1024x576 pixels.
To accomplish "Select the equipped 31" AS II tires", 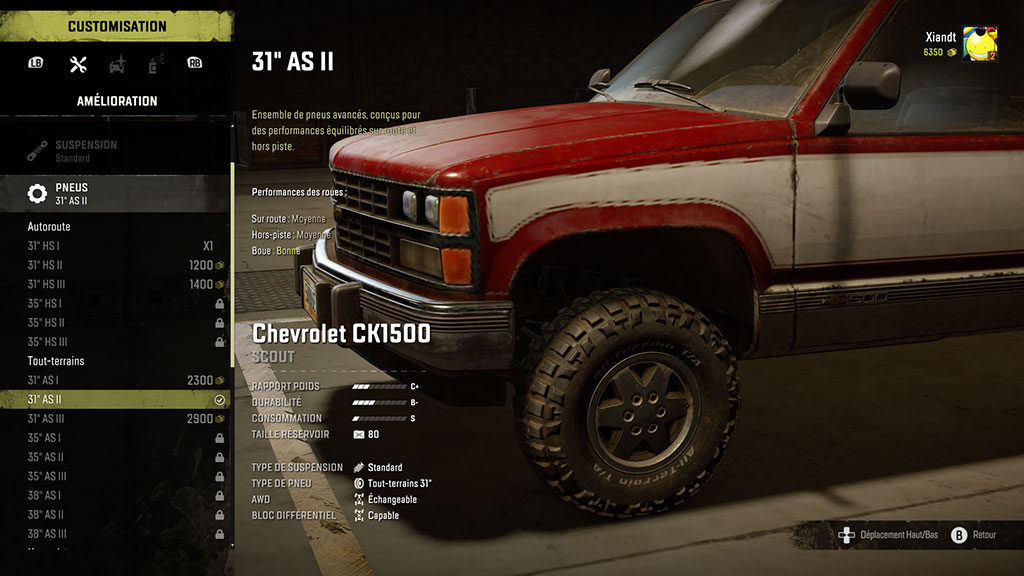I will pos(120,399).
